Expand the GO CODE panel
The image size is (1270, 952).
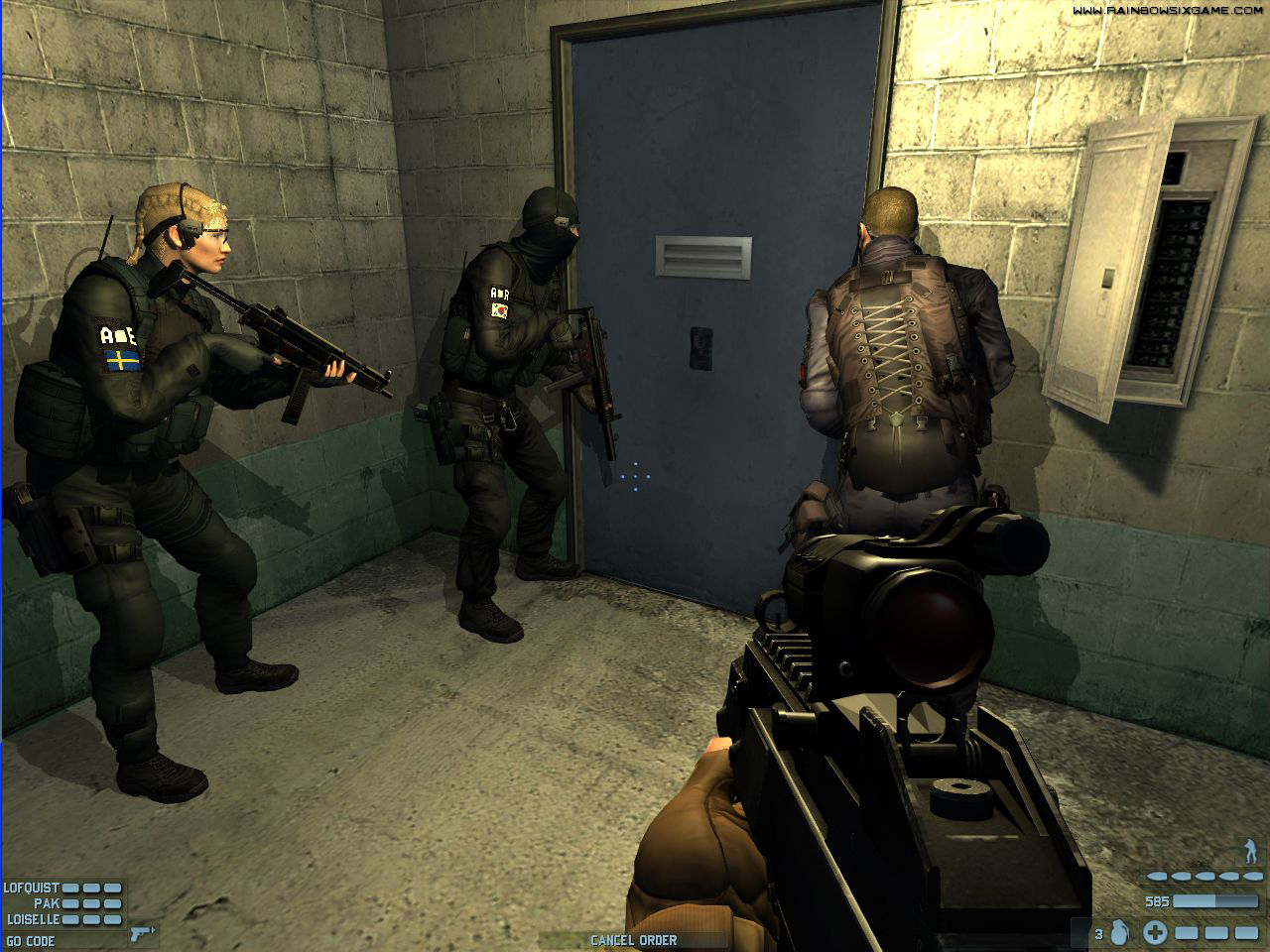coord(29,938)
